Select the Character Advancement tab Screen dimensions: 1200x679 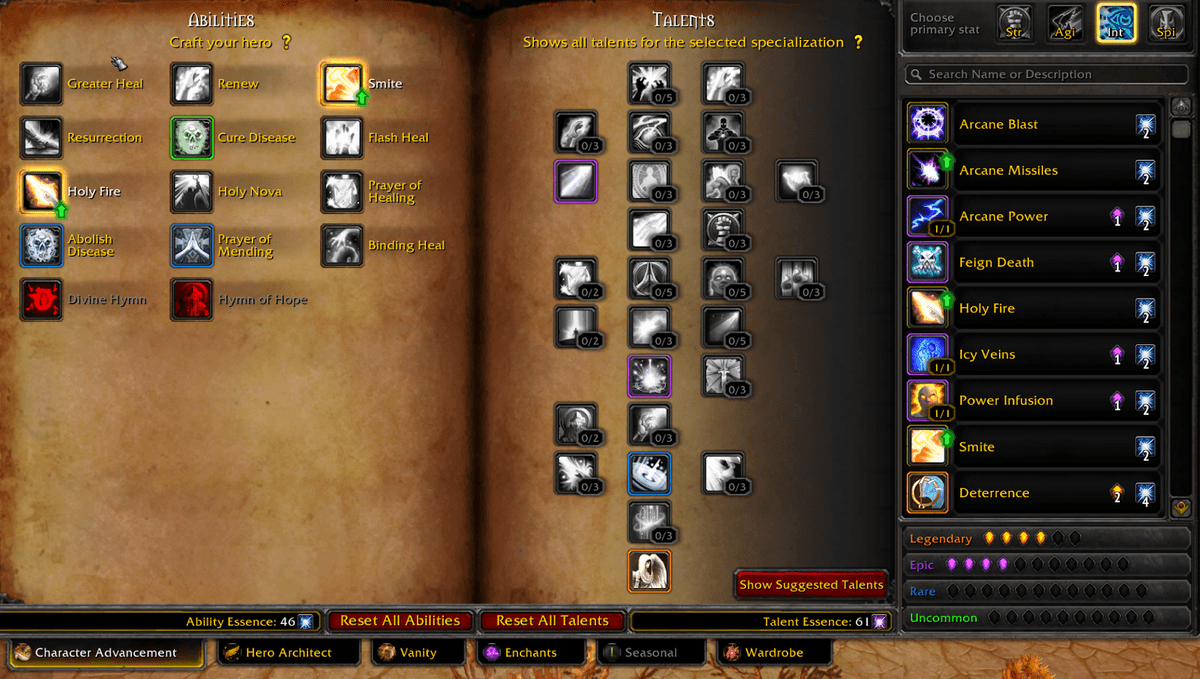(x=106, y=653)
